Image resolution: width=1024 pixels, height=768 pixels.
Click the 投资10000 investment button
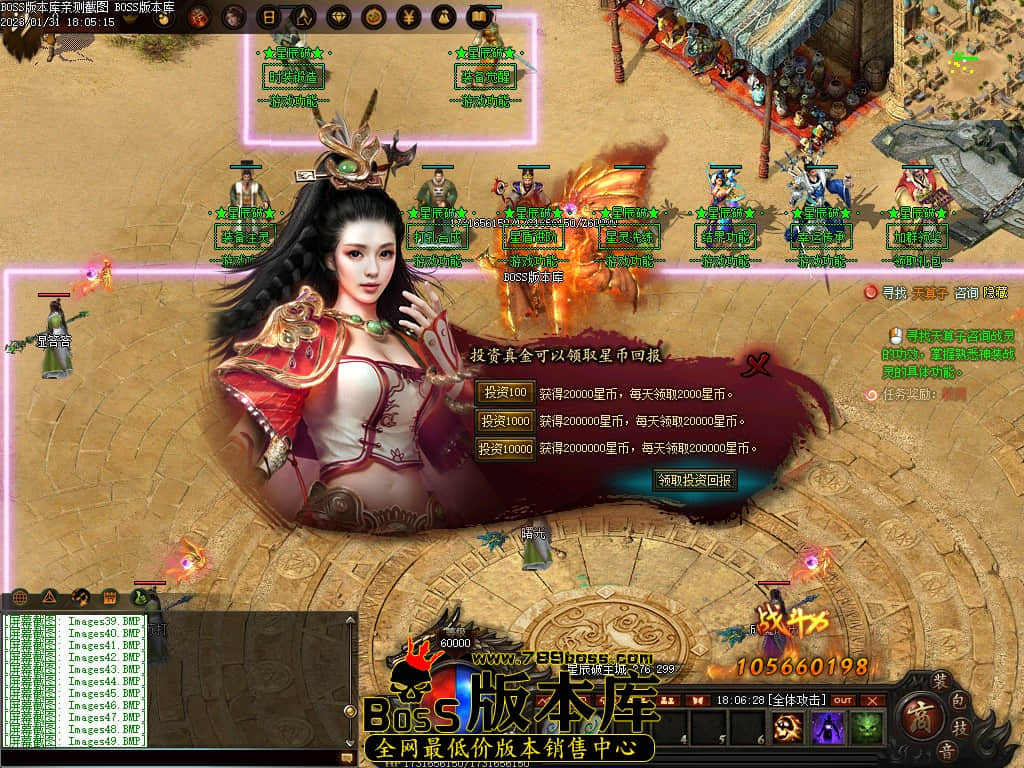(x=505, y=449)
